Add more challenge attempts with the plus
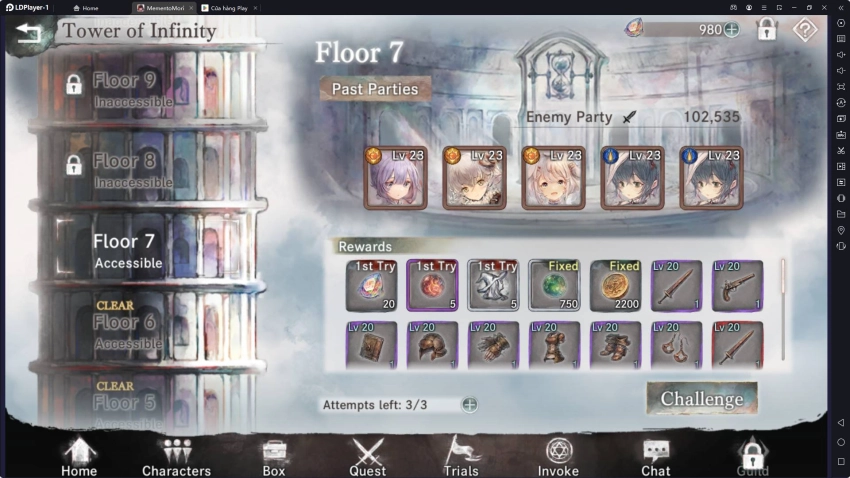The image size is (850, 478). pyautogui.click(x=469, y=405)
